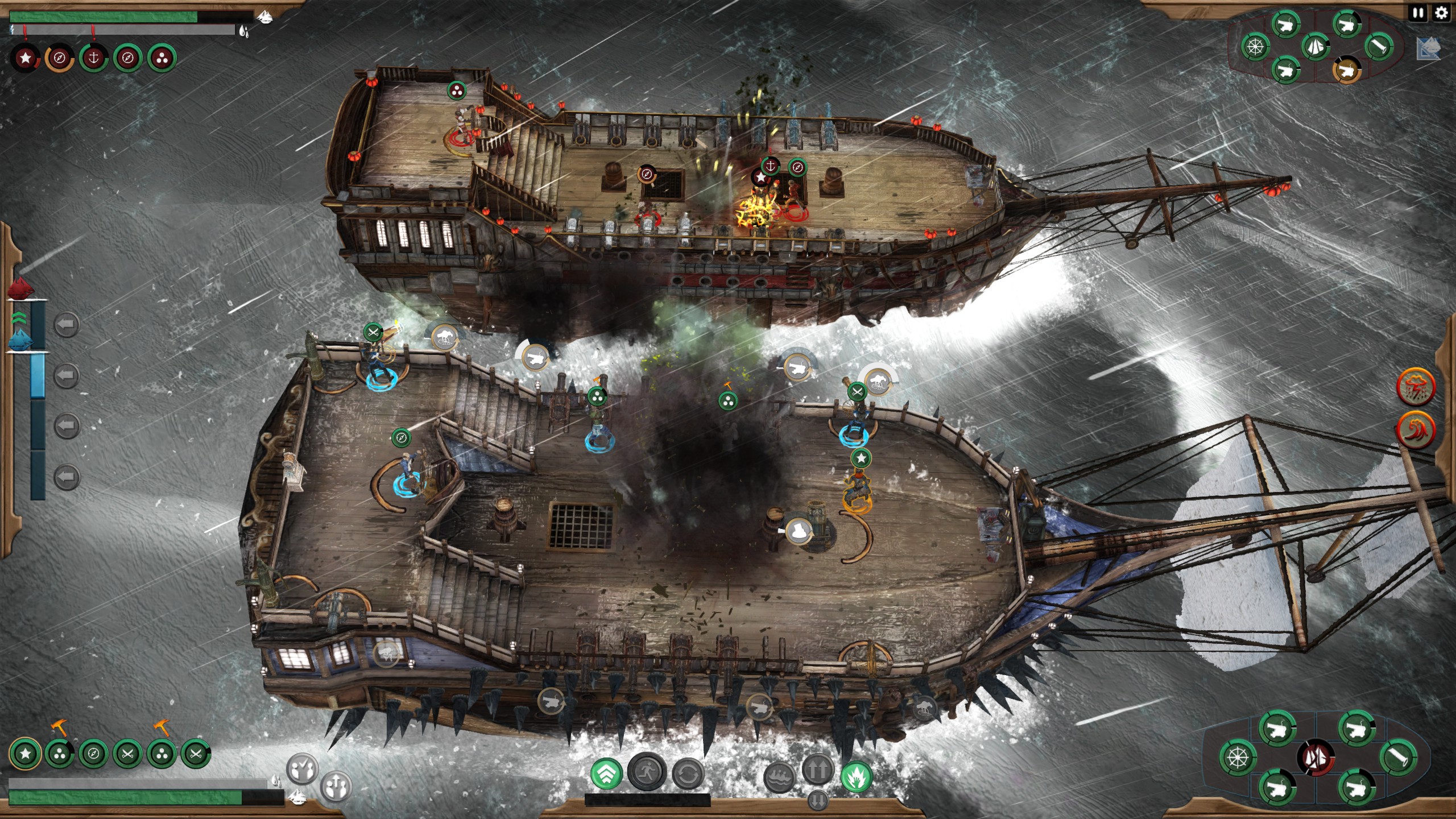Click the small double down-arrows button

817,800
